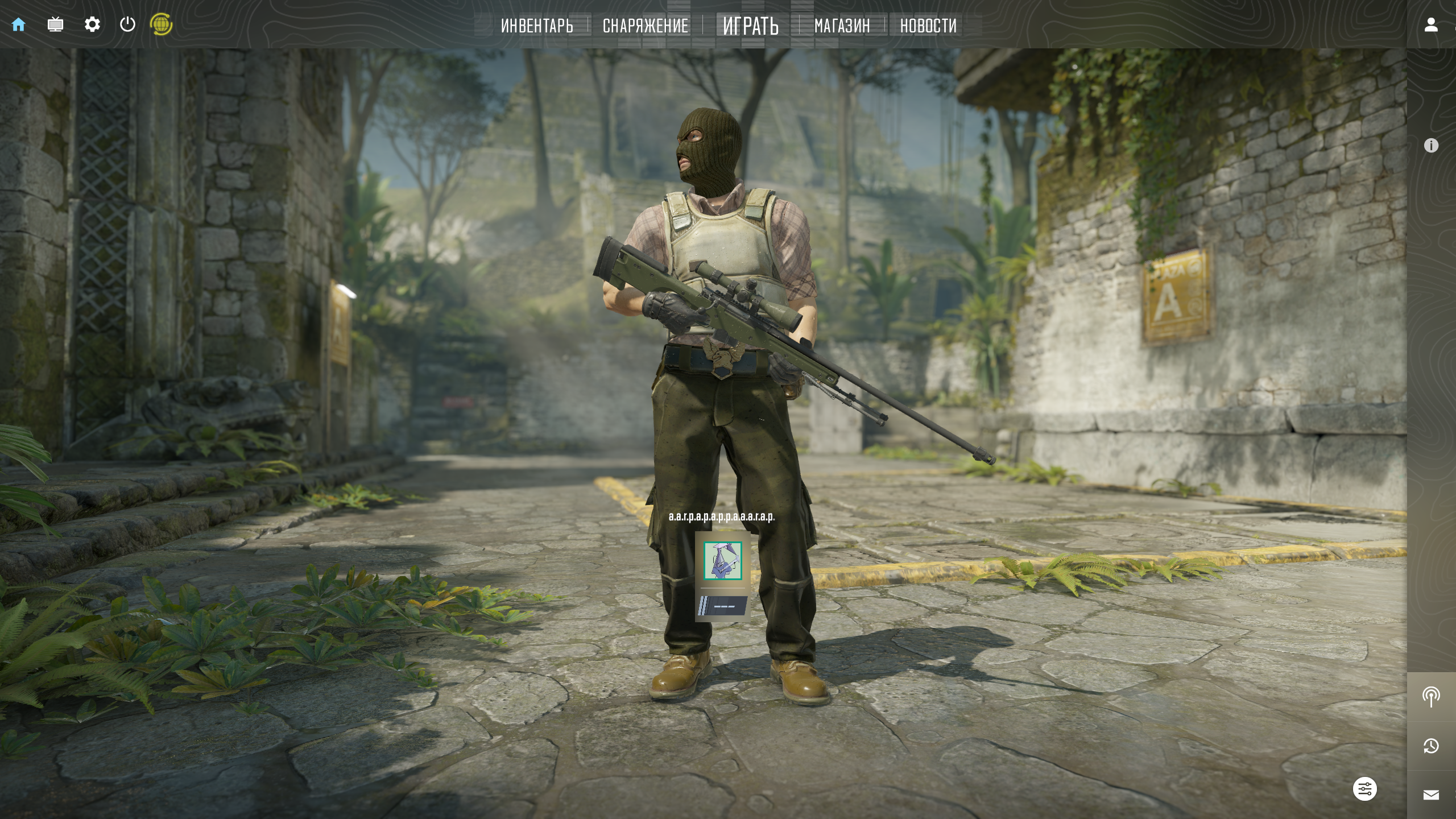
Task: Click the power quit button
Action: [127, 24]
